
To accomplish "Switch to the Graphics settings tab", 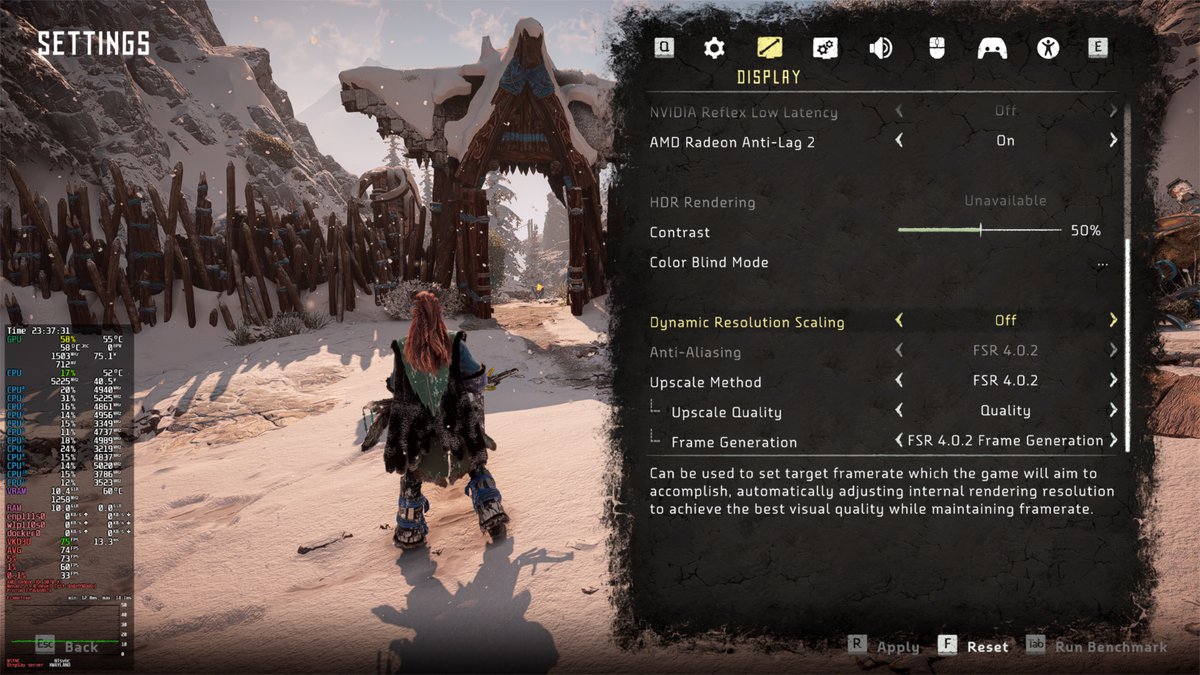I will coord(825,48).
